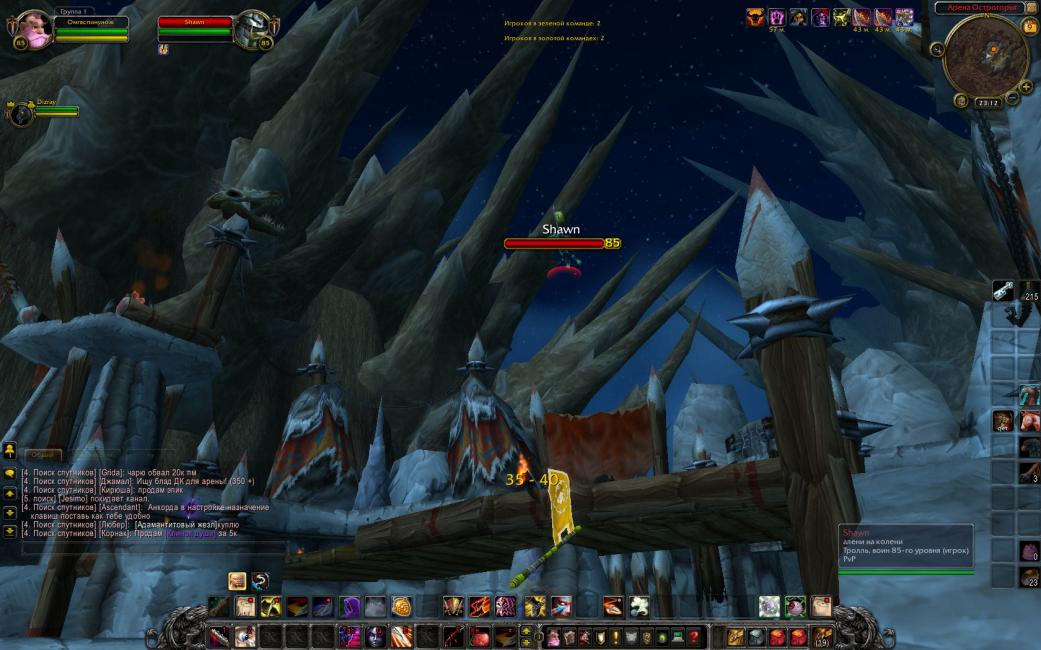Select the Shawn target portrait

click(x=252, y=28)
